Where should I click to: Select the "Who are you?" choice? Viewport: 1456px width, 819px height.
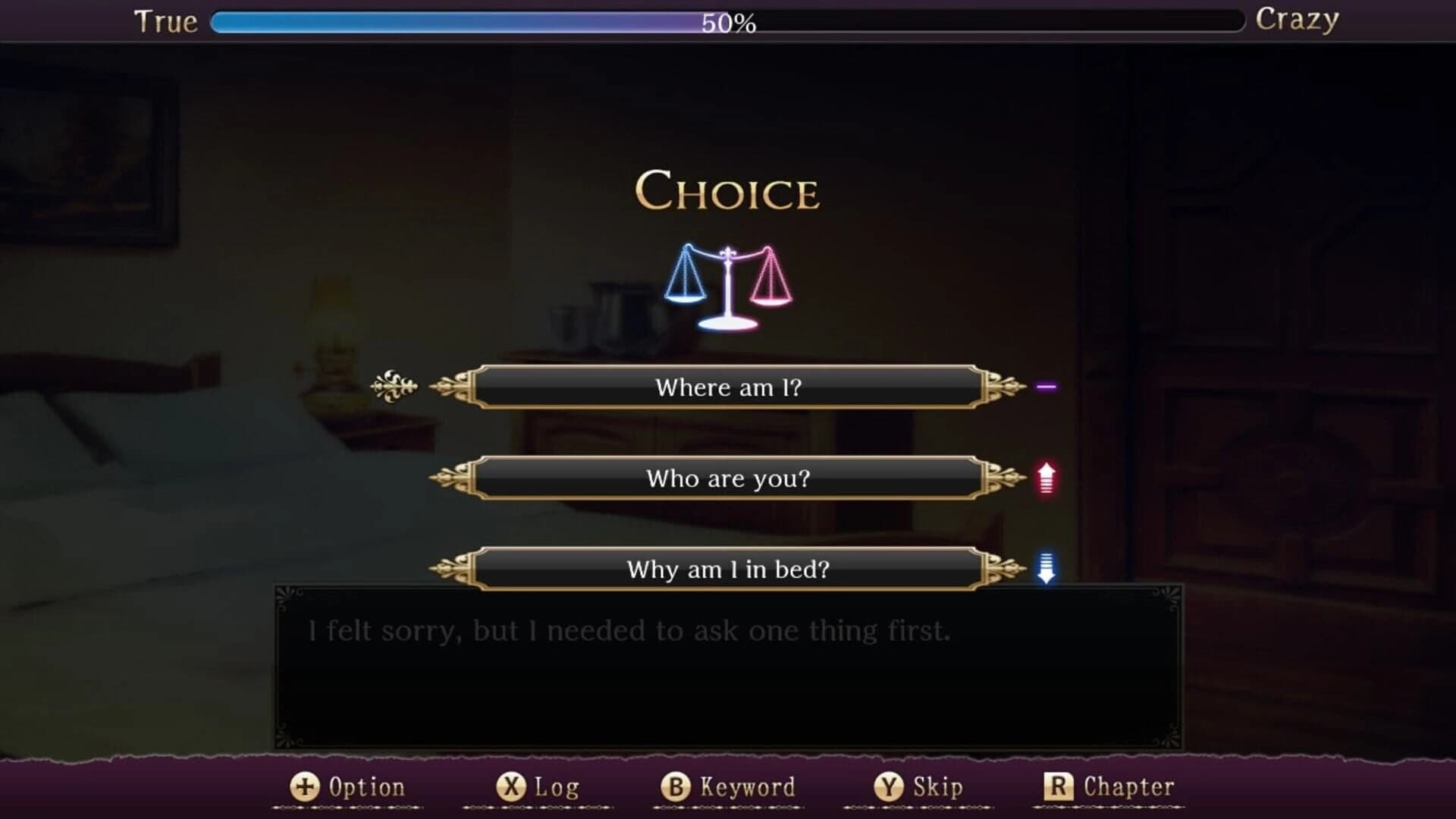click(728, 479)
